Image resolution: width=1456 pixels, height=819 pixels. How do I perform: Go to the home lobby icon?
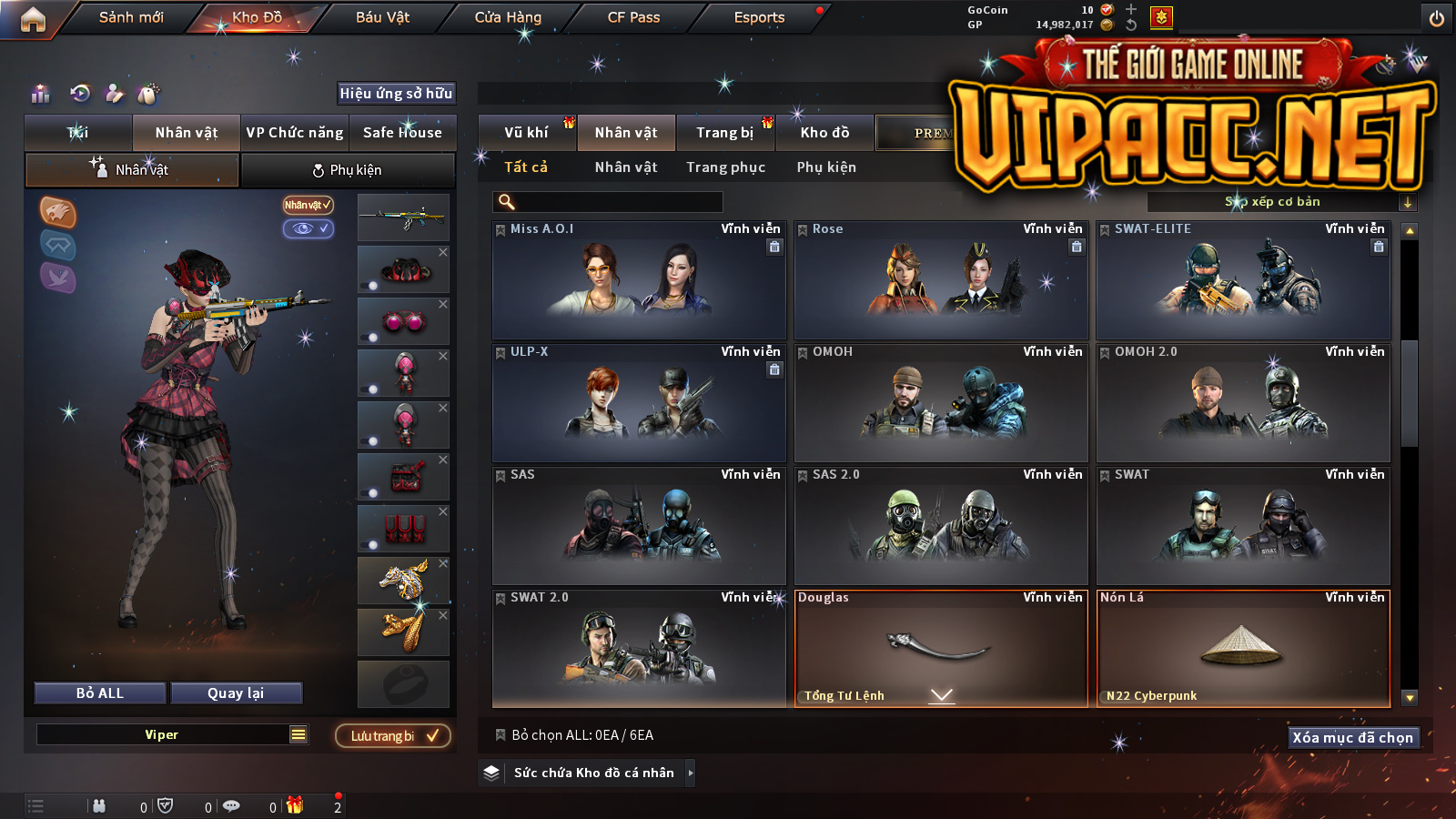coord(33,19)
